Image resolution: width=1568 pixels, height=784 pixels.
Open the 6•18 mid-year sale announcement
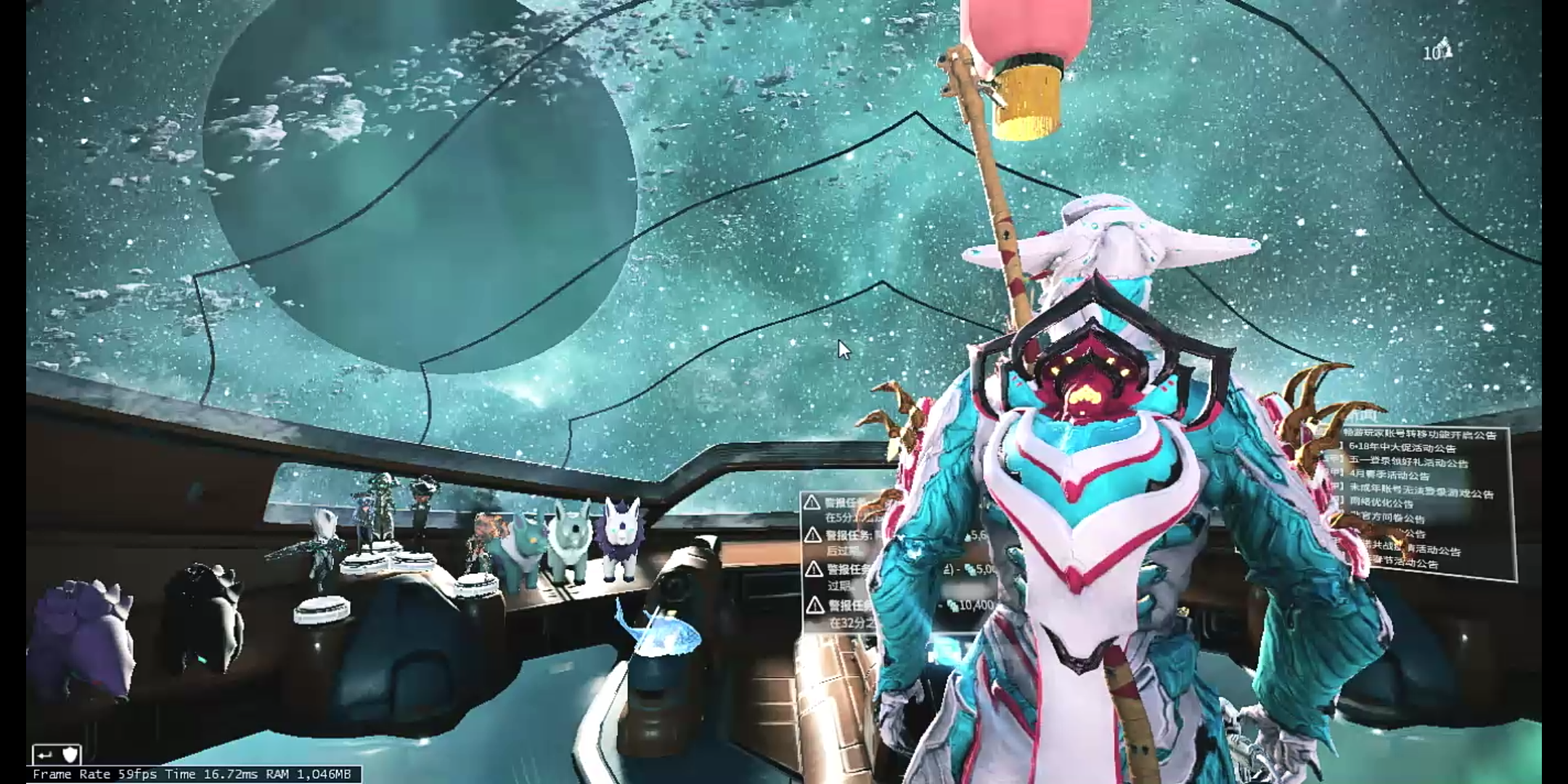[1402, 448]
